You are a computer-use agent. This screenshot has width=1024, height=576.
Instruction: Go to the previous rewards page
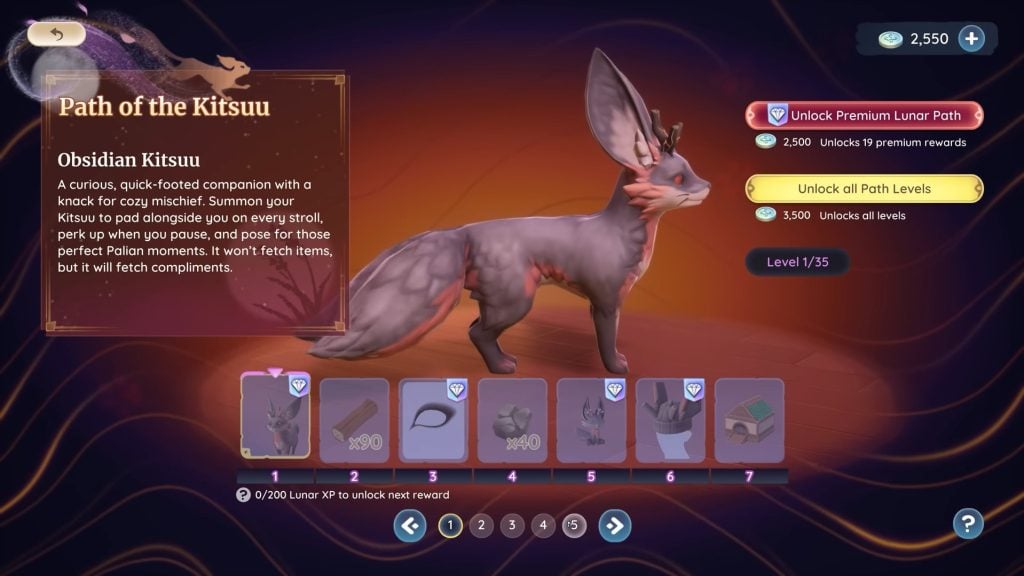(410, 524)
